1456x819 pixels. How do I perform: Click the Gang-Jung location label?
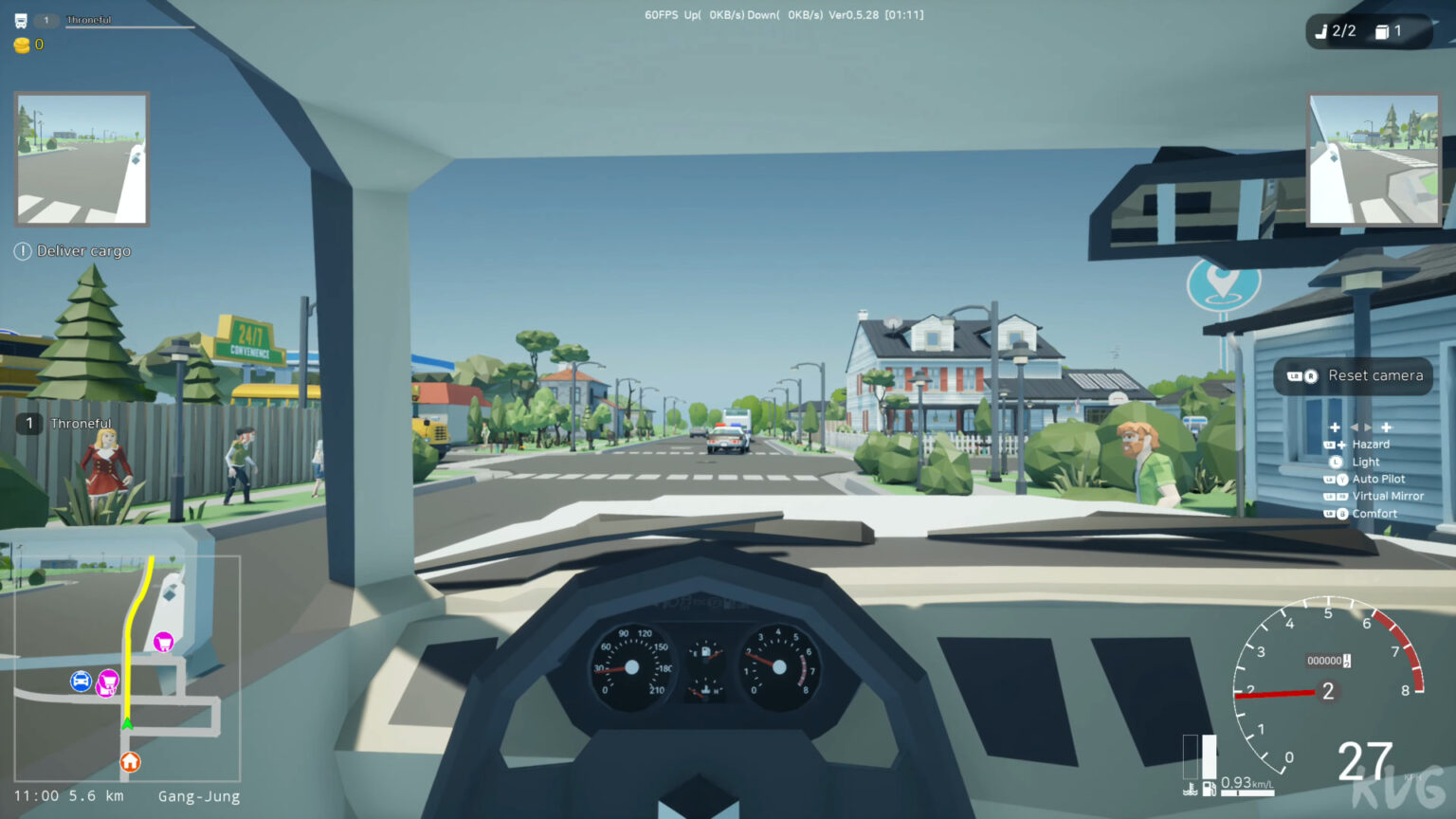click(x=198, y=796)
